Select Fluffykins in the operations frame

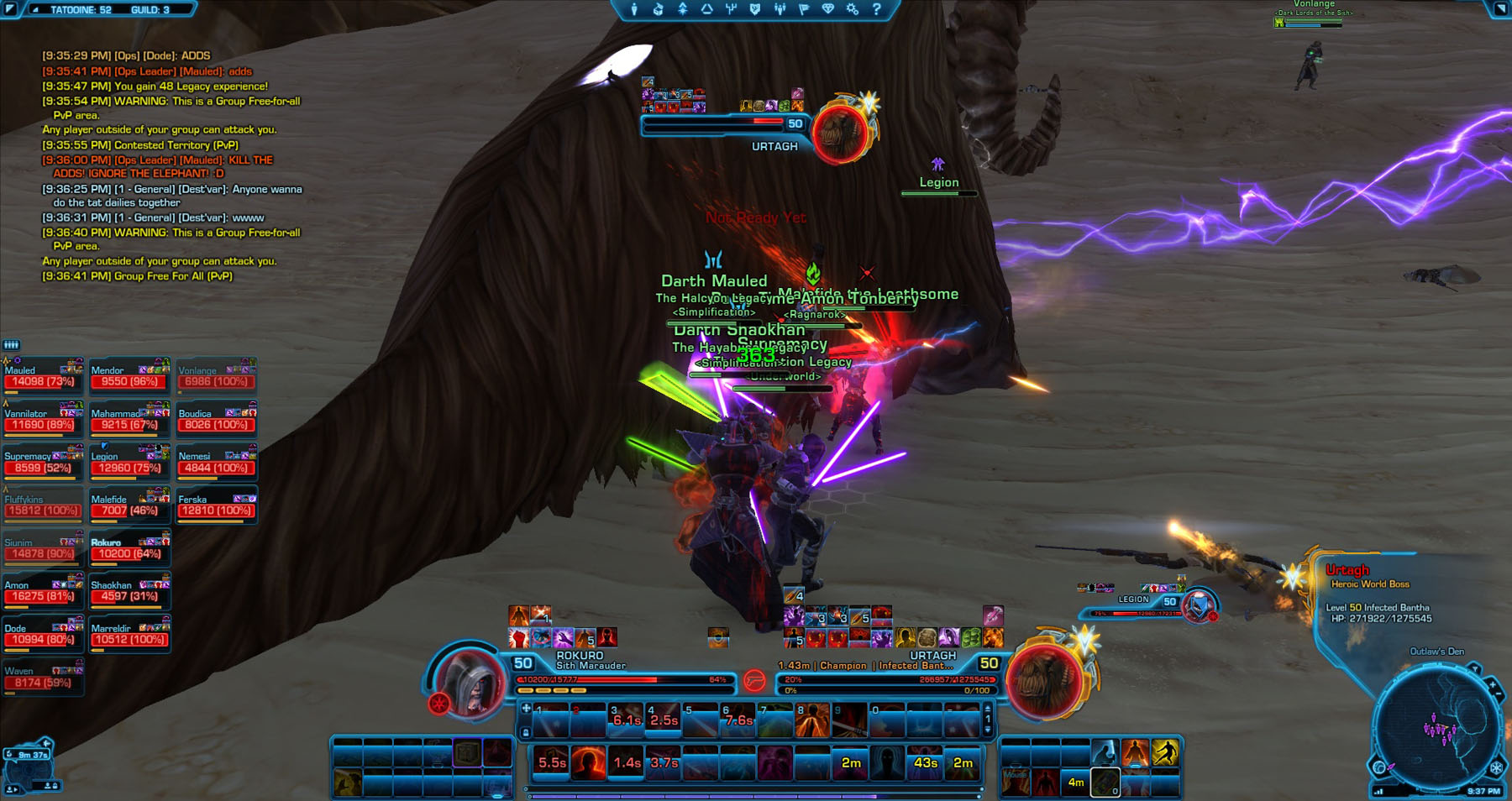pyautogui.click(x=42, y=505)
